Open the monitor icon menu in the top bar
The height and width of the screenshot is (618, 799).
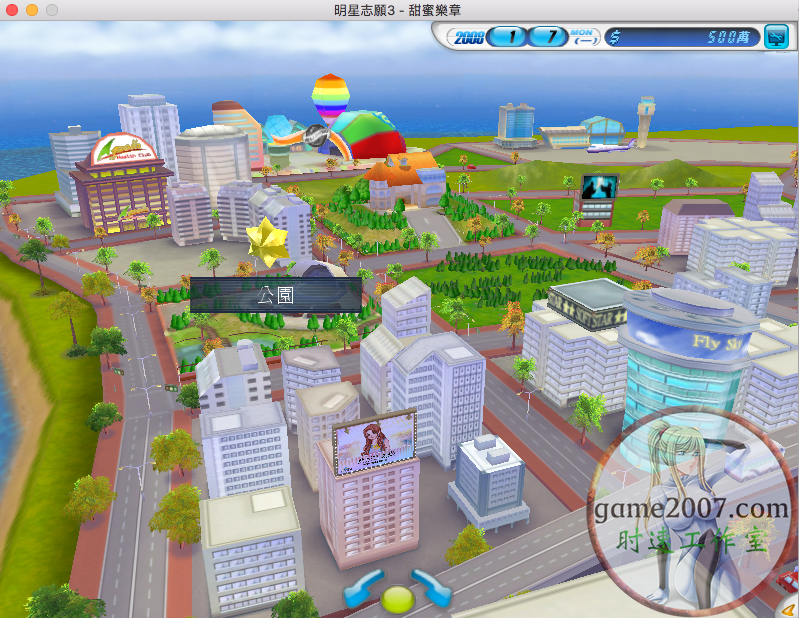[775, 38]
